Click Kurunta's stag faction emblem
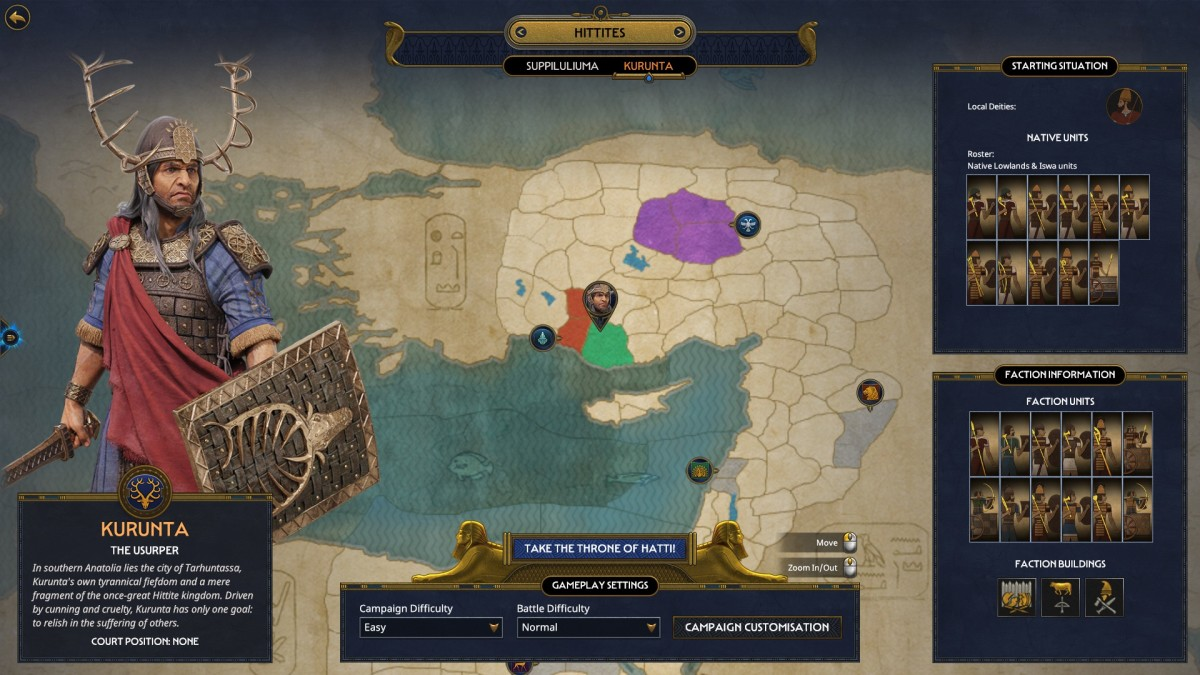This screenshot has width=1200, height=675. click(x=145, y=490)
